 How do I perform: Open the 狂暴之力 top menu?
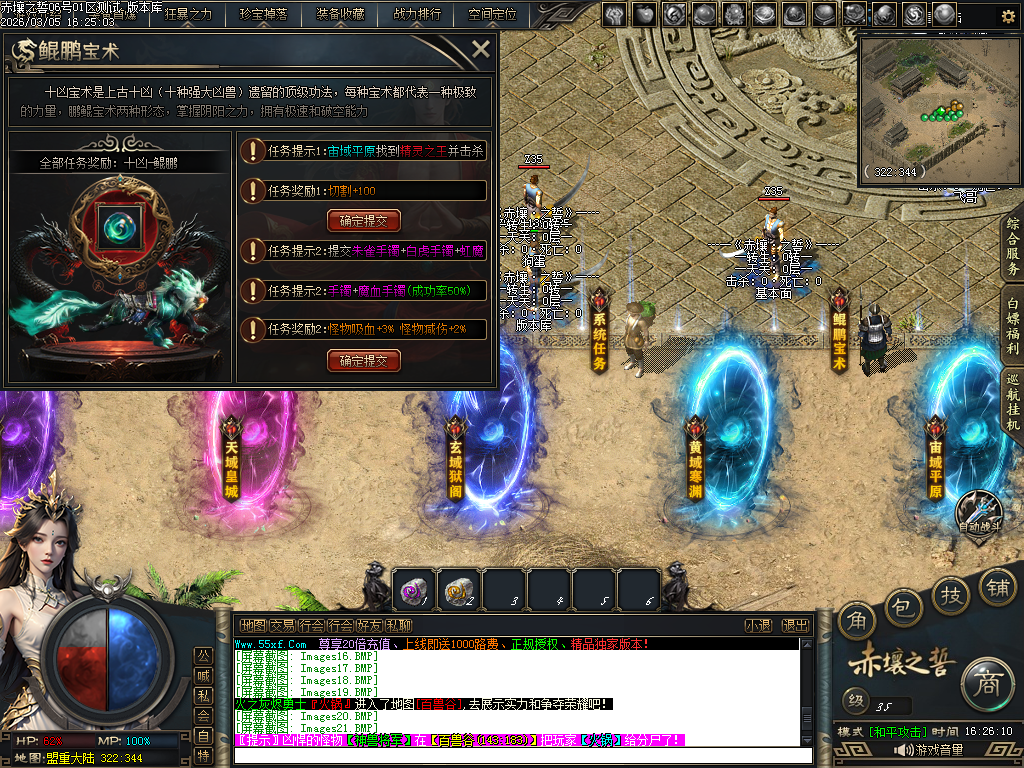click(188, 14)
